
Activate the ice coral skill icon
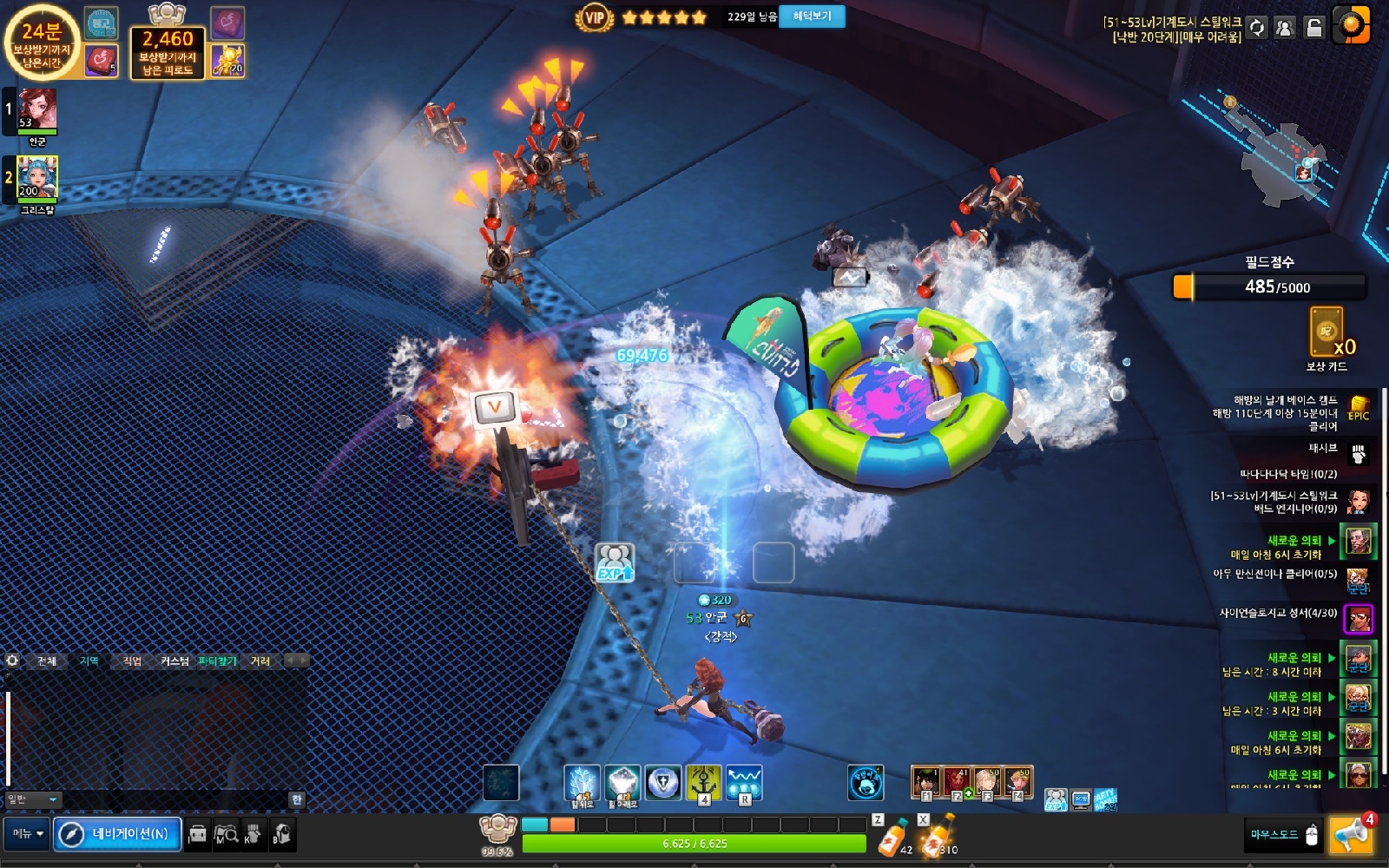[x=582, y=783]
